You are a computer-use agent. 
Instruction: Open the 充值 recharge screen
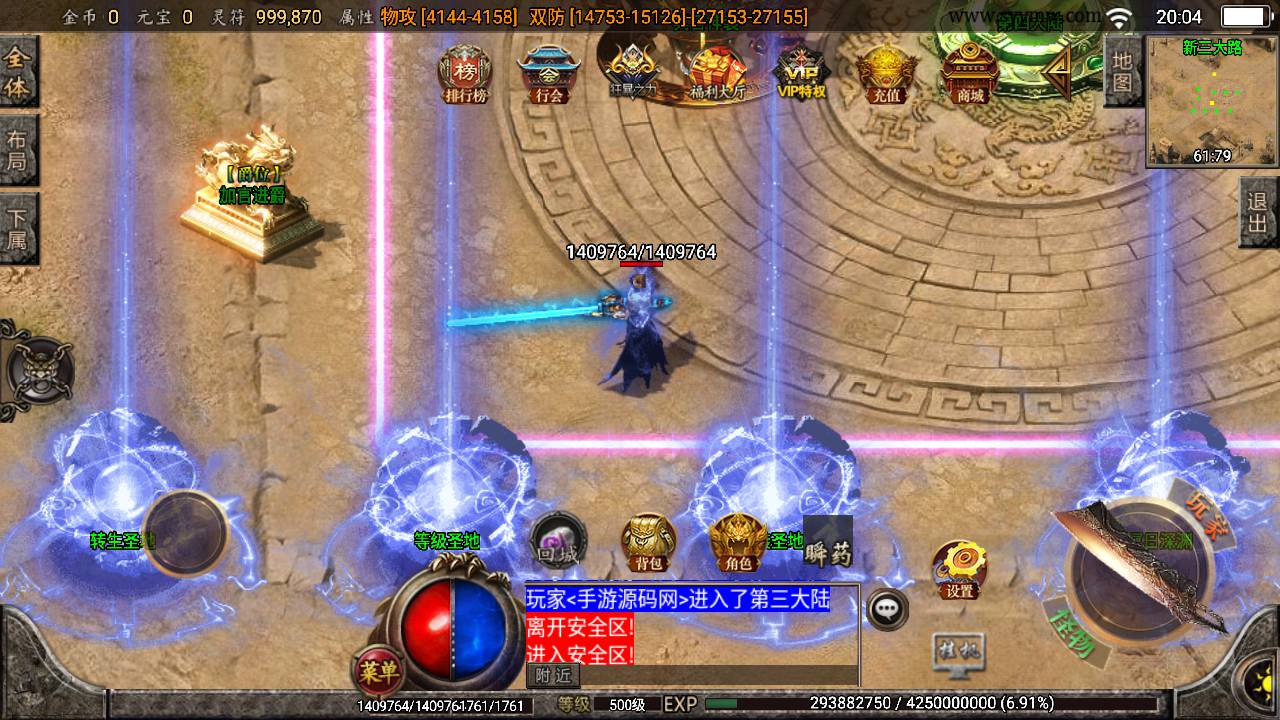886,72
